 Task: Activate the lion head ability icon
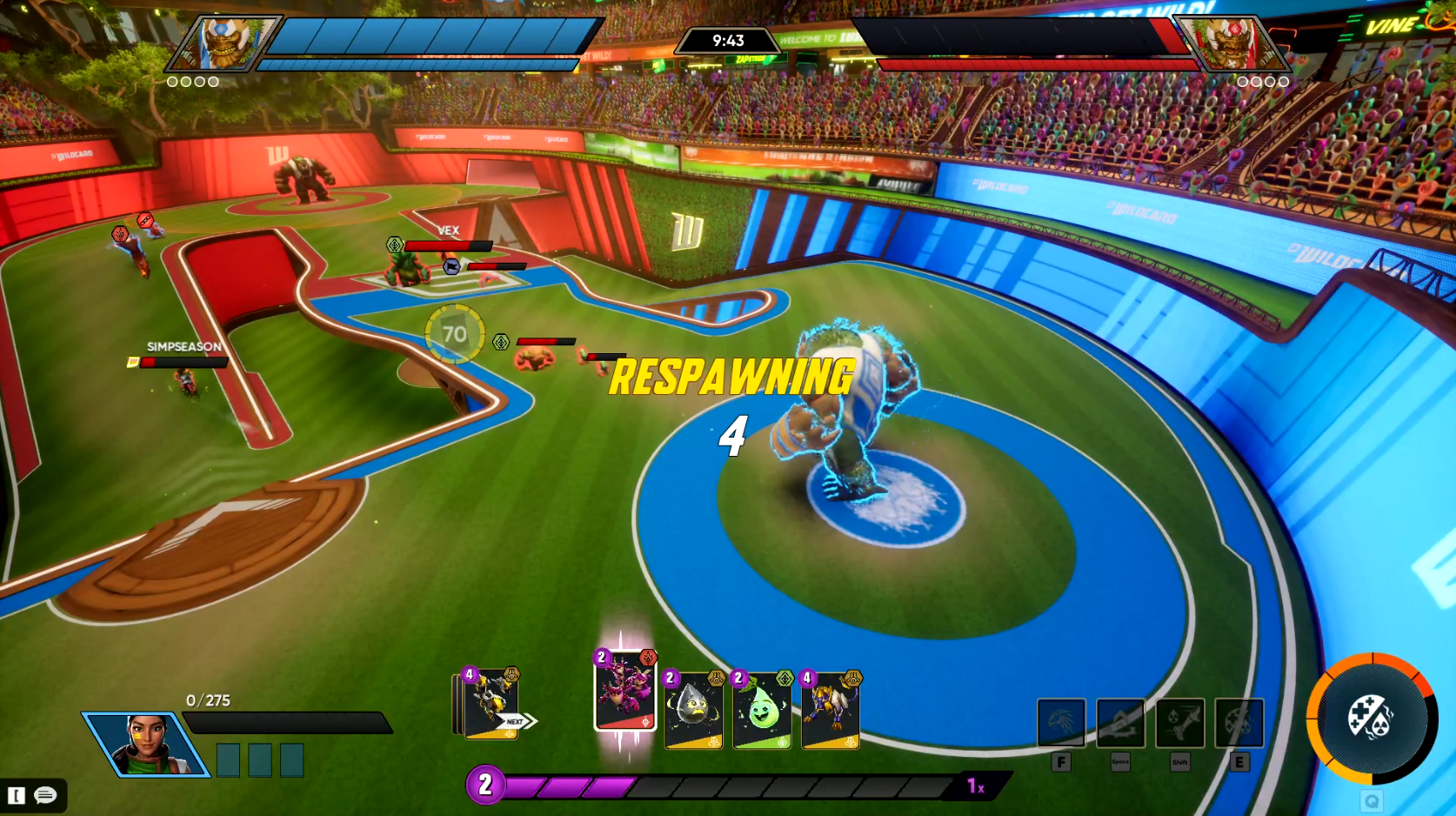click(x=1061, y=722)
